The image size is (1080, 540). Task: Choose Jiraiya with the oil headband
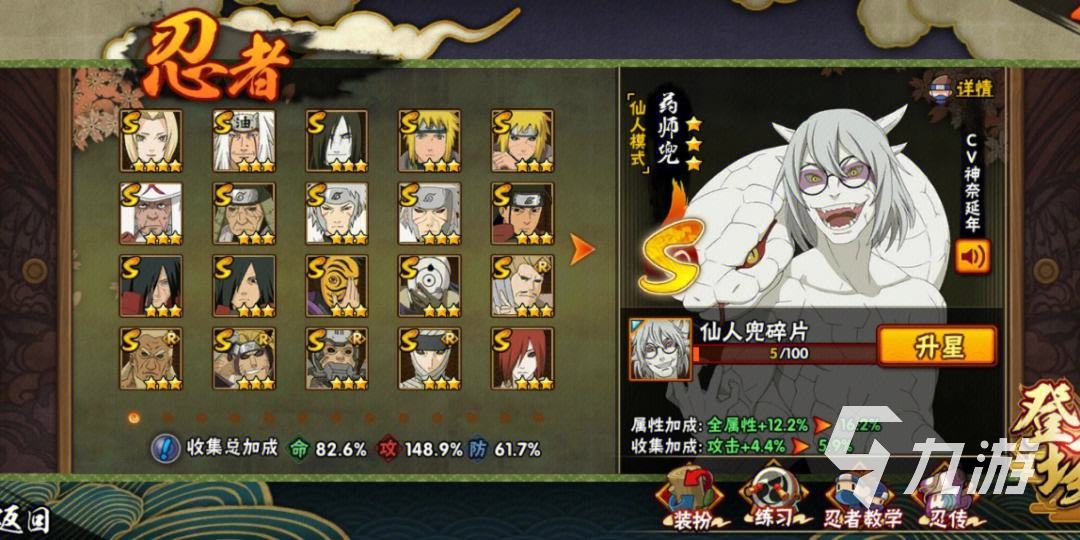[243, 140]
